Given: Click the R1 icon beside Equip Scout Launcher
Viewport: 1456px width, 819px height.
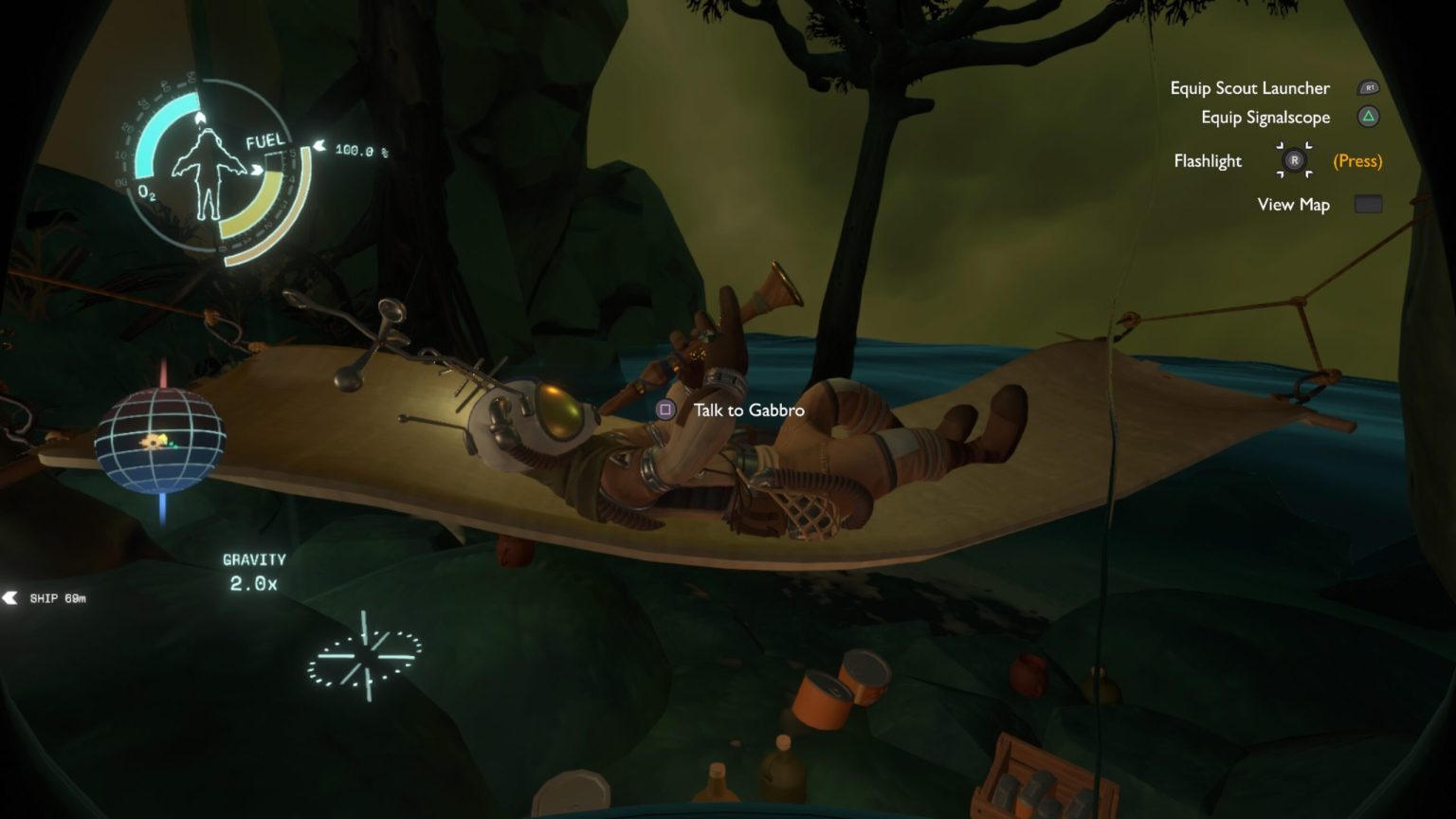Looking at the screenshot, I should coord(1368,87).
